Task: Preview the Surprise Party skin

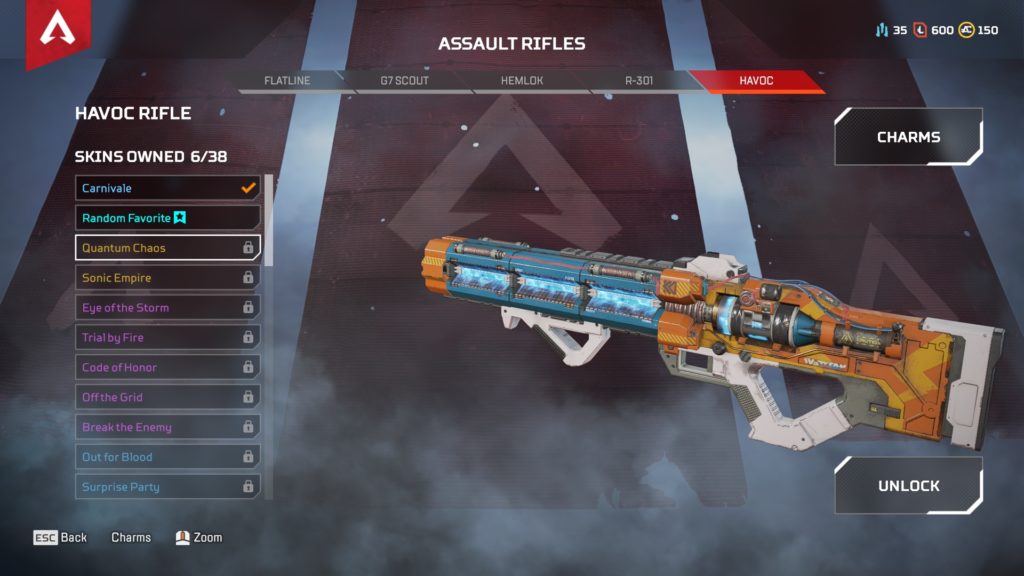Action: pyautogui.click(x=167, y=487)
